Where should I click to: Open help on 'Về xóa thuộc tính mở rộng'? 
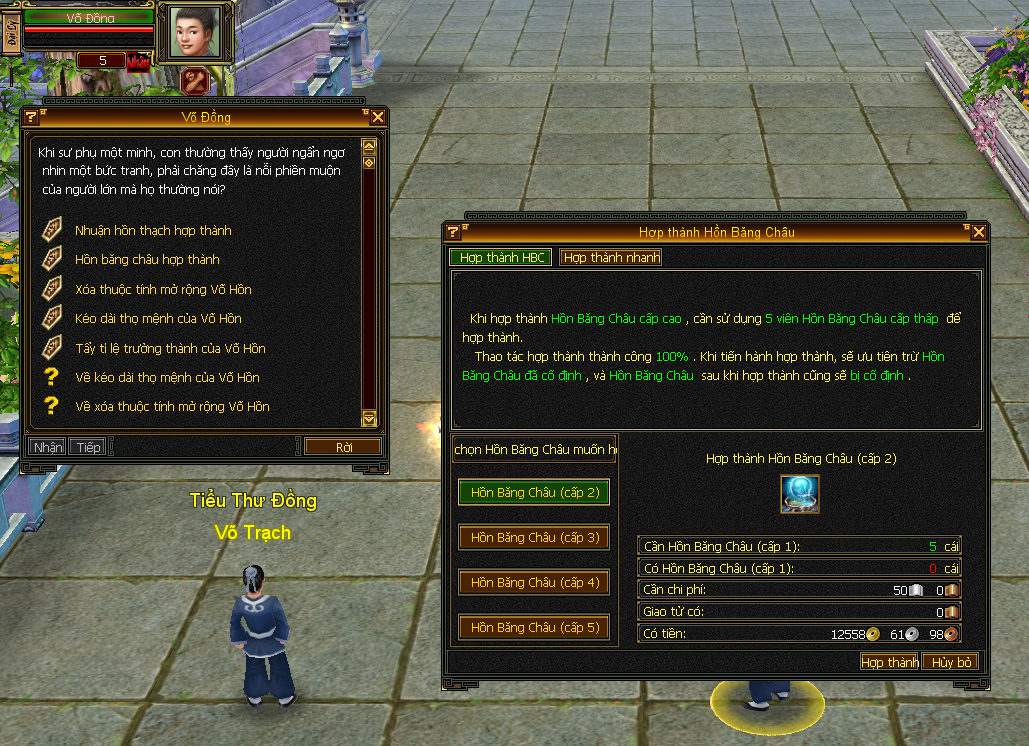(172, 407)
